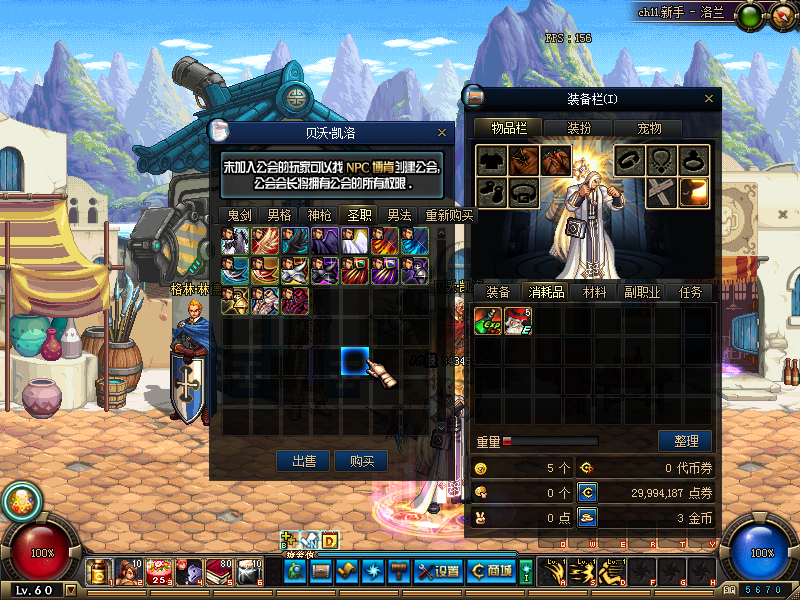Select the 神枪 shop tab
800x600 pixels.
click(318, 214)
